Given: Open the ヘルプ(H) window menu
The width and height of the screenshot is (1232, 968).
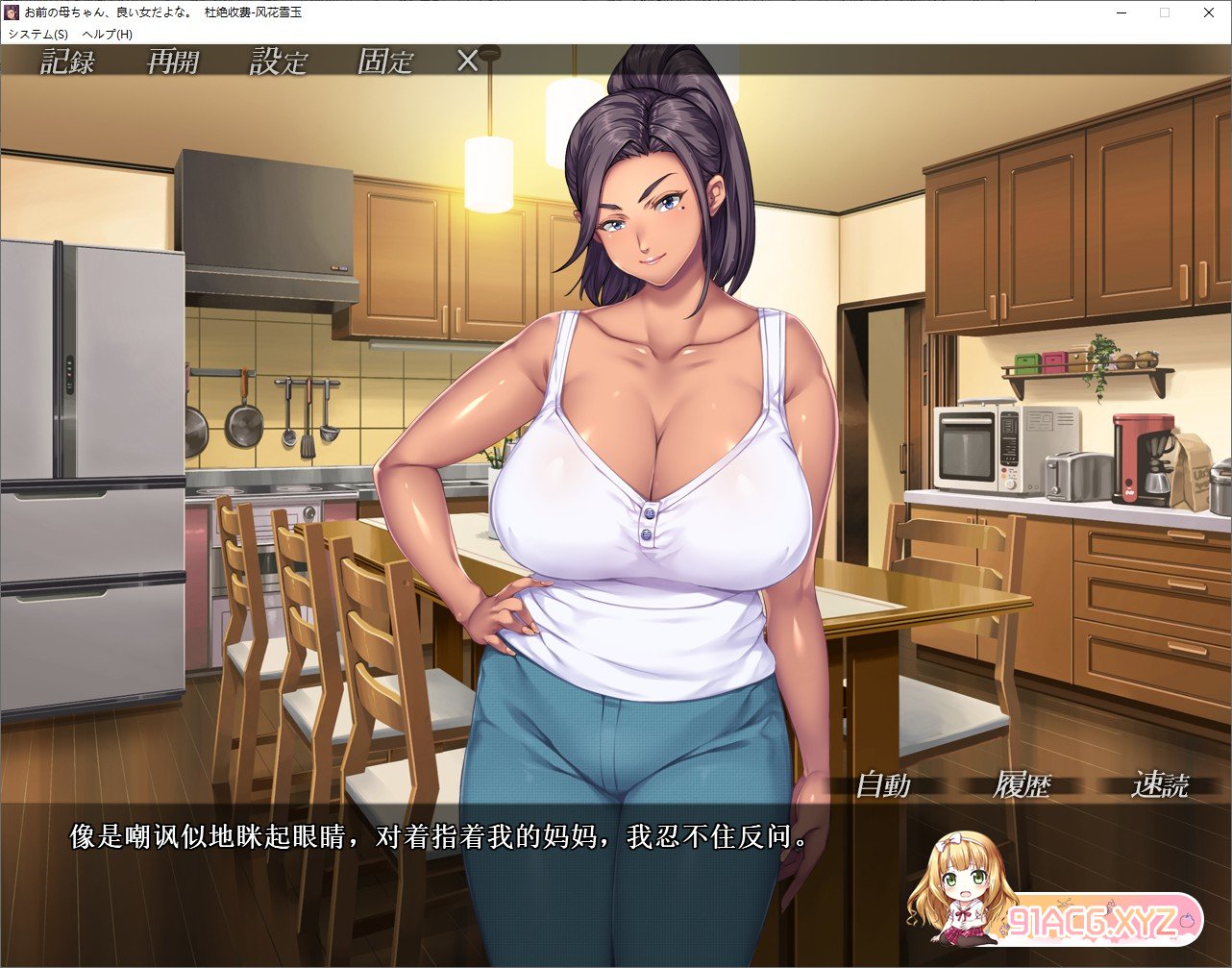Looking at the screenshot, I should click(107, 34).
